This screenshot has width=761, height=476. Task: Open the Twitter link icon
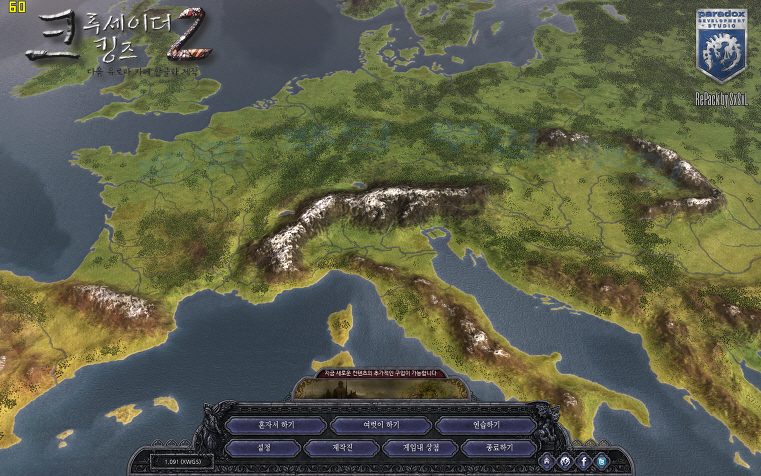601,461
